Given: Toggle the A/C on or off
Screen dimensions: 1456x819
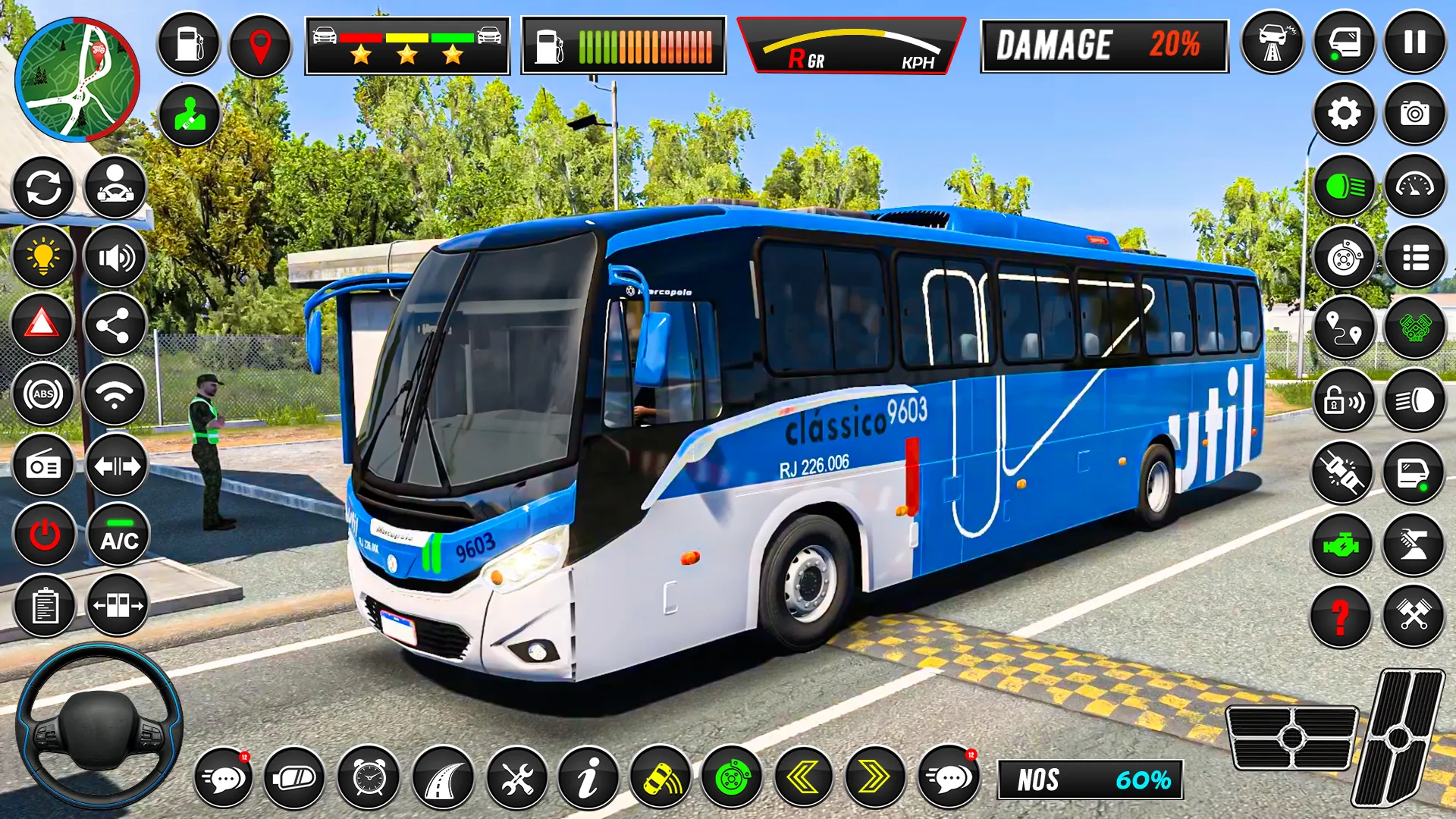Looking at the screenshot, I should [114, 533].
